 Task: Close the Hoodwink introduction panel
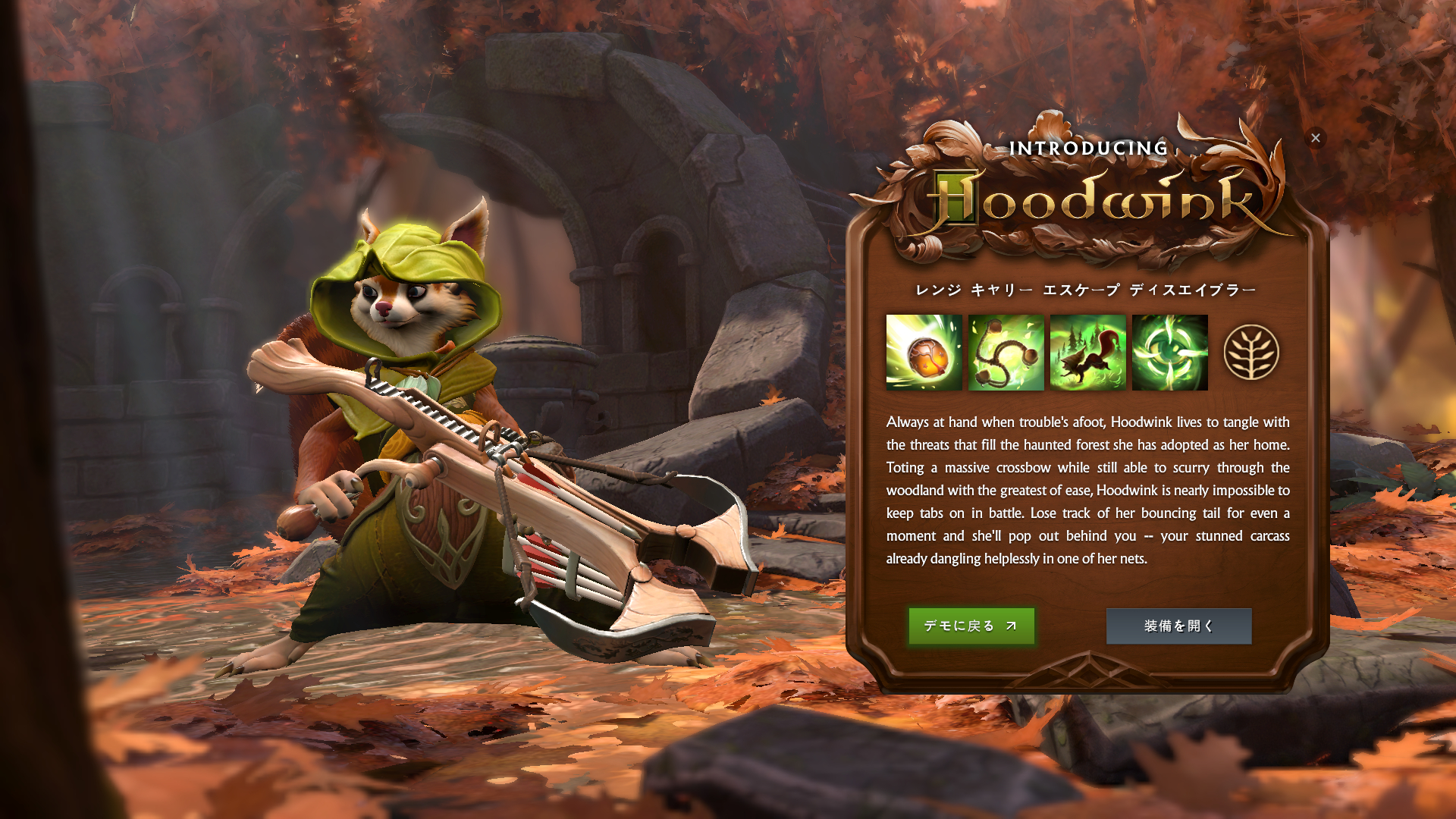[1316, 138]
